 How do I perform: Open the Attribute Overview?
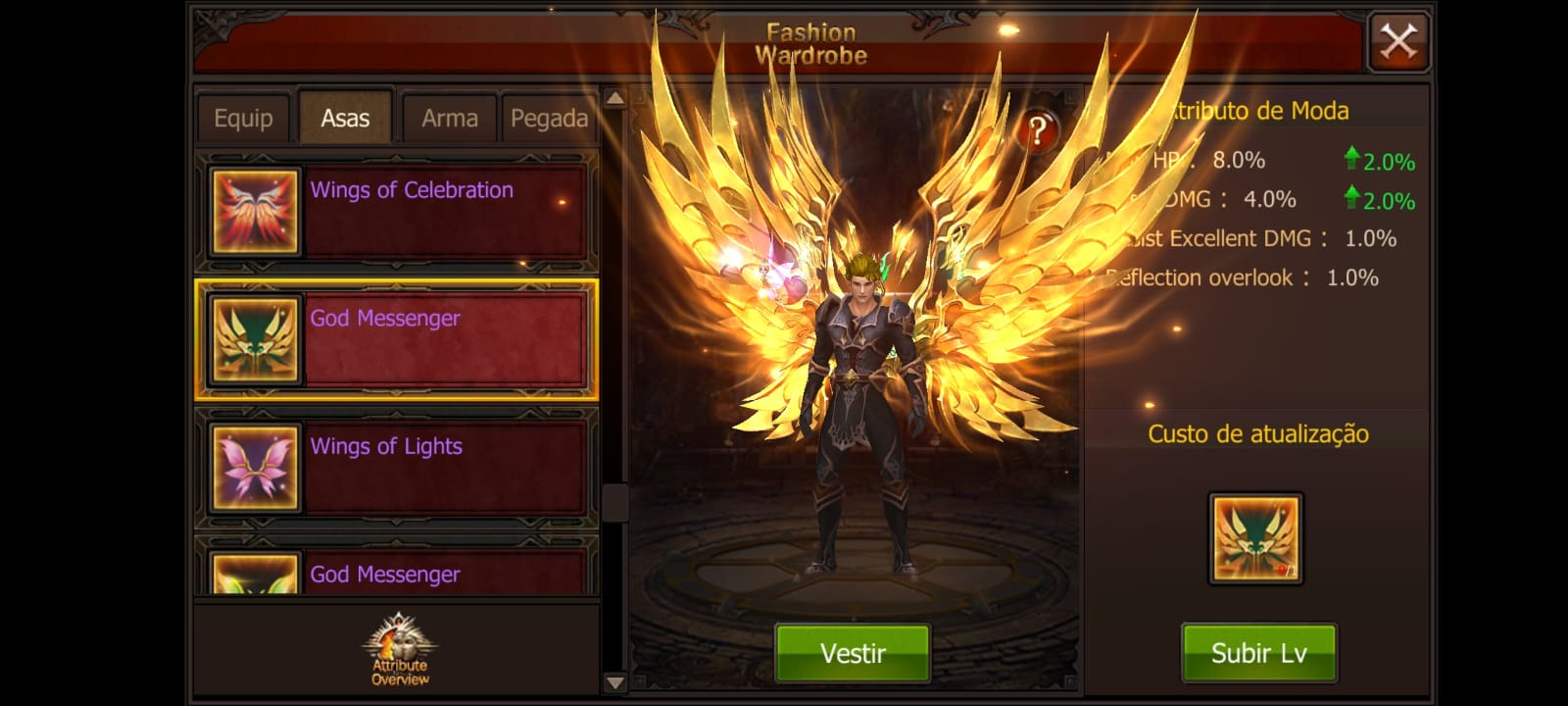pos(400,651)
